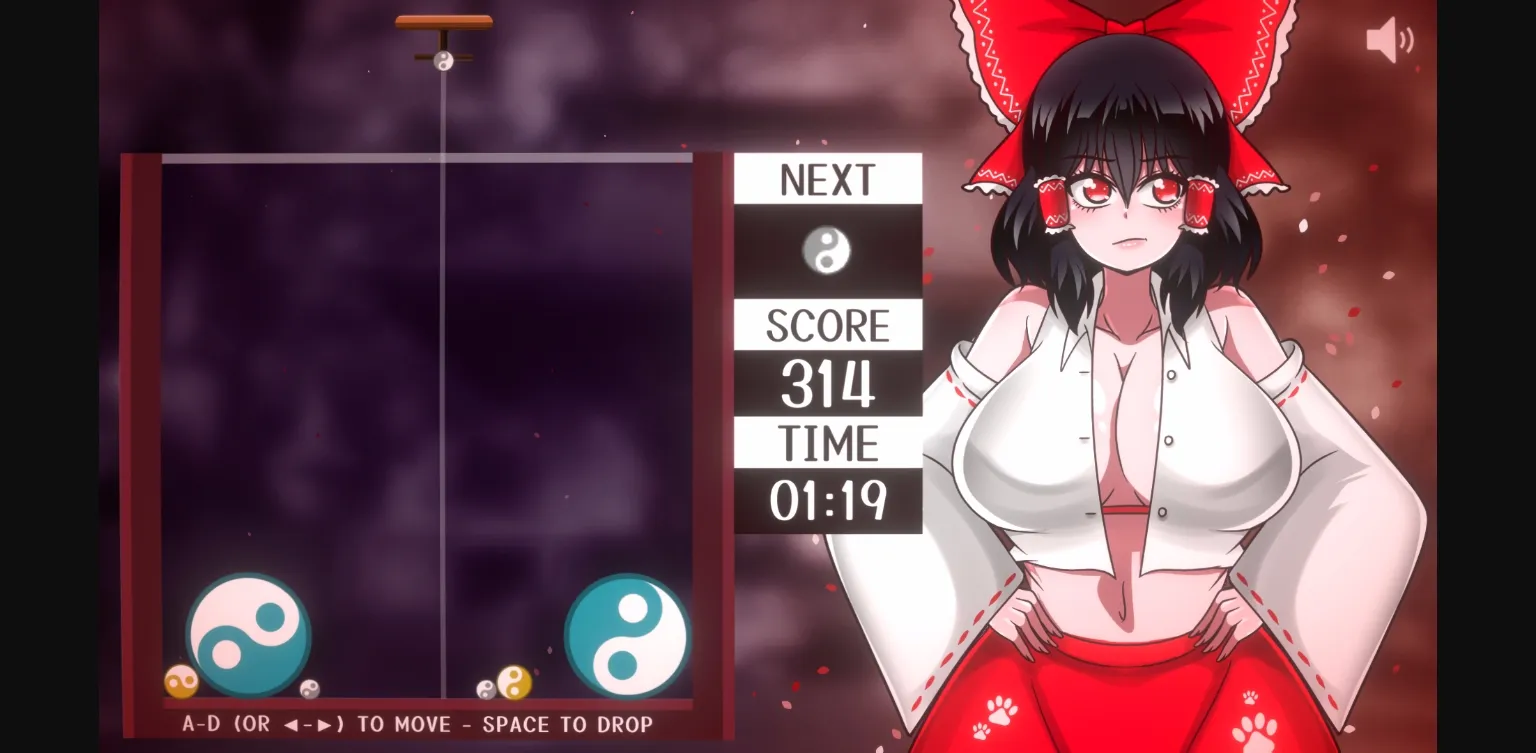This screenshot has height=753, width=1536.
Task: Open the NEXT panel header
Action: pos(826,178)
